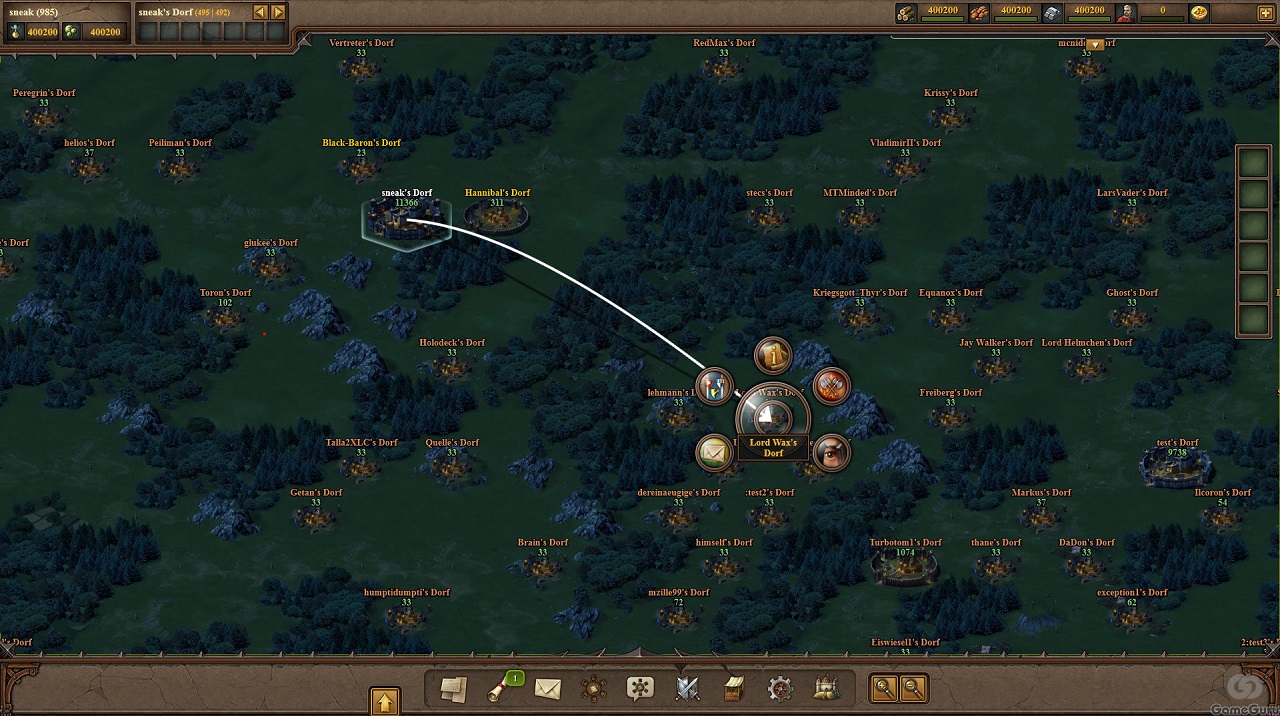Send a message via the radial envelope icon
This screenshot has width=1280, height=716.
(x=713, y=453)
